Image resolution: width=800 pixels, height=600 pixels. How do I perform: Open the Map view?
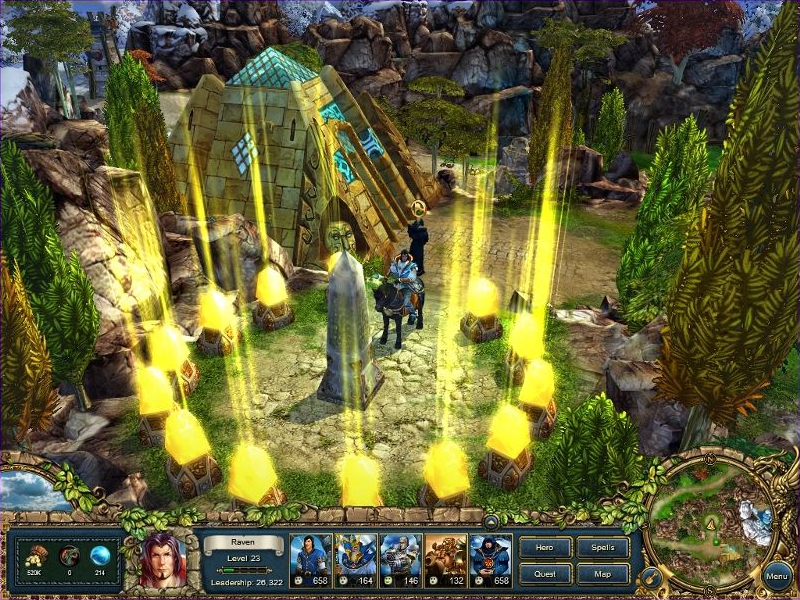[603, 574]
